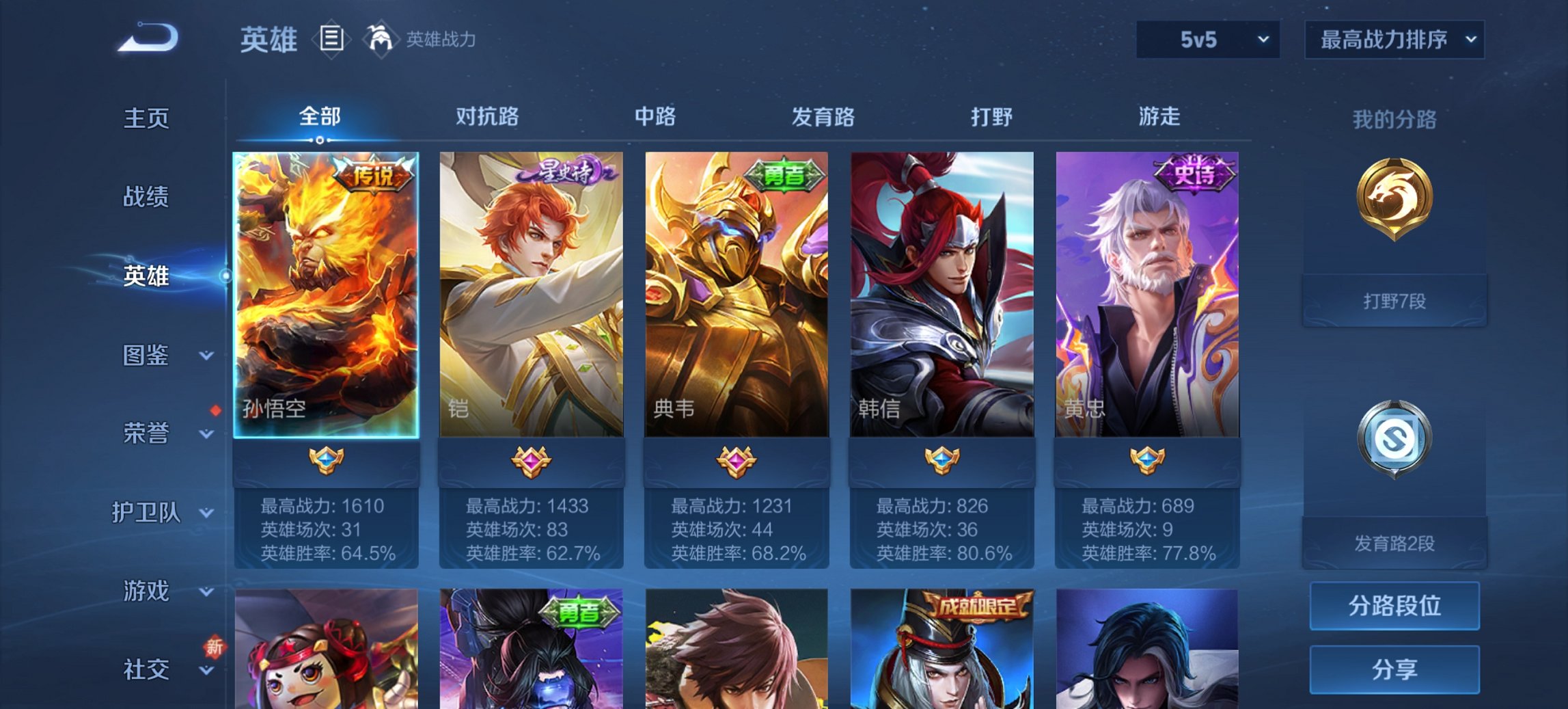Open the 英雄战力 helmet icon
This screenshot has width=1568, height=709.
tap(380, 39)
